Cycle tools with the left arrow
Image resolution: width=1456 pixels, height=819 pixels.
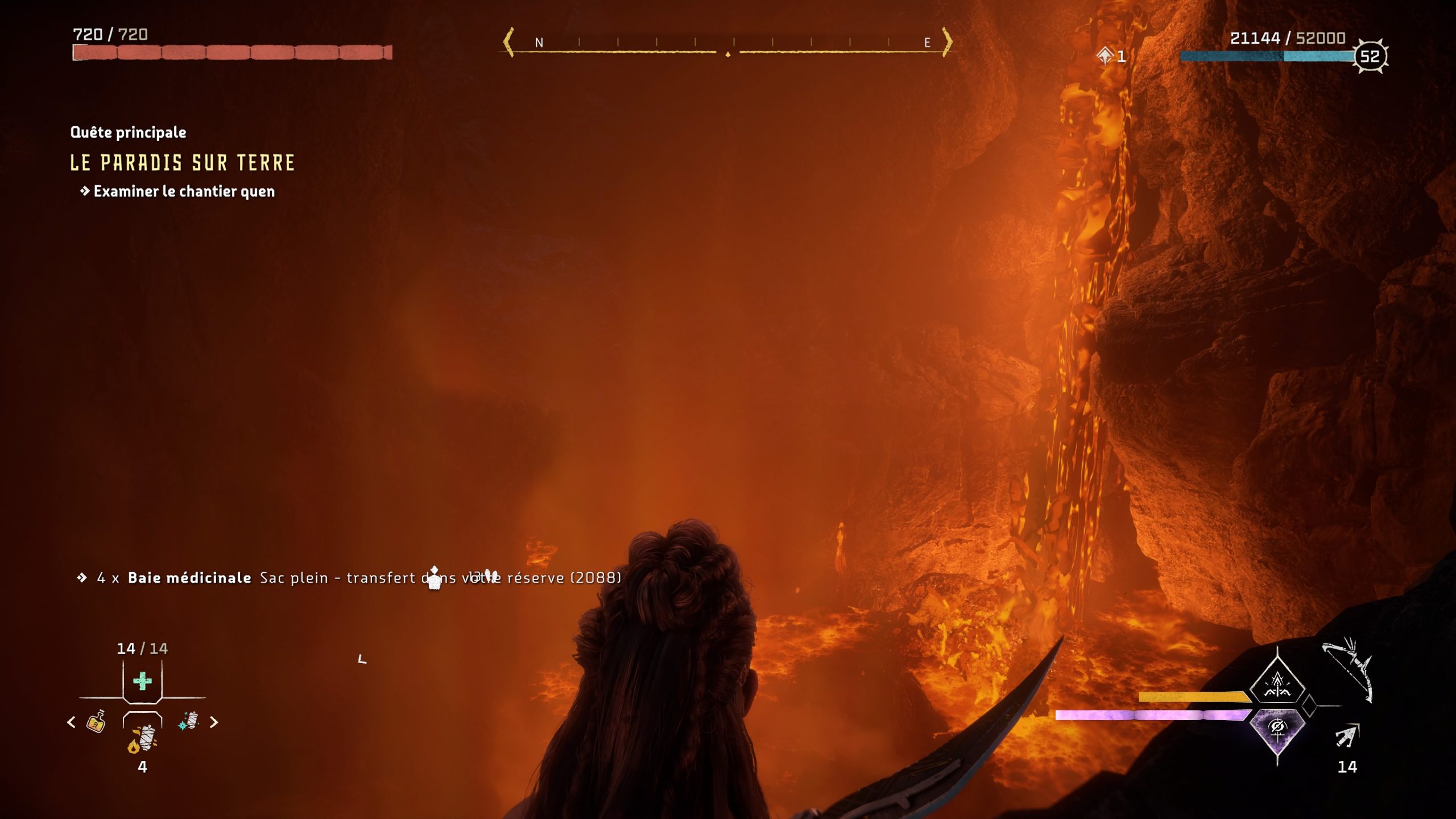pyautogui.click(x=71, y=722)
